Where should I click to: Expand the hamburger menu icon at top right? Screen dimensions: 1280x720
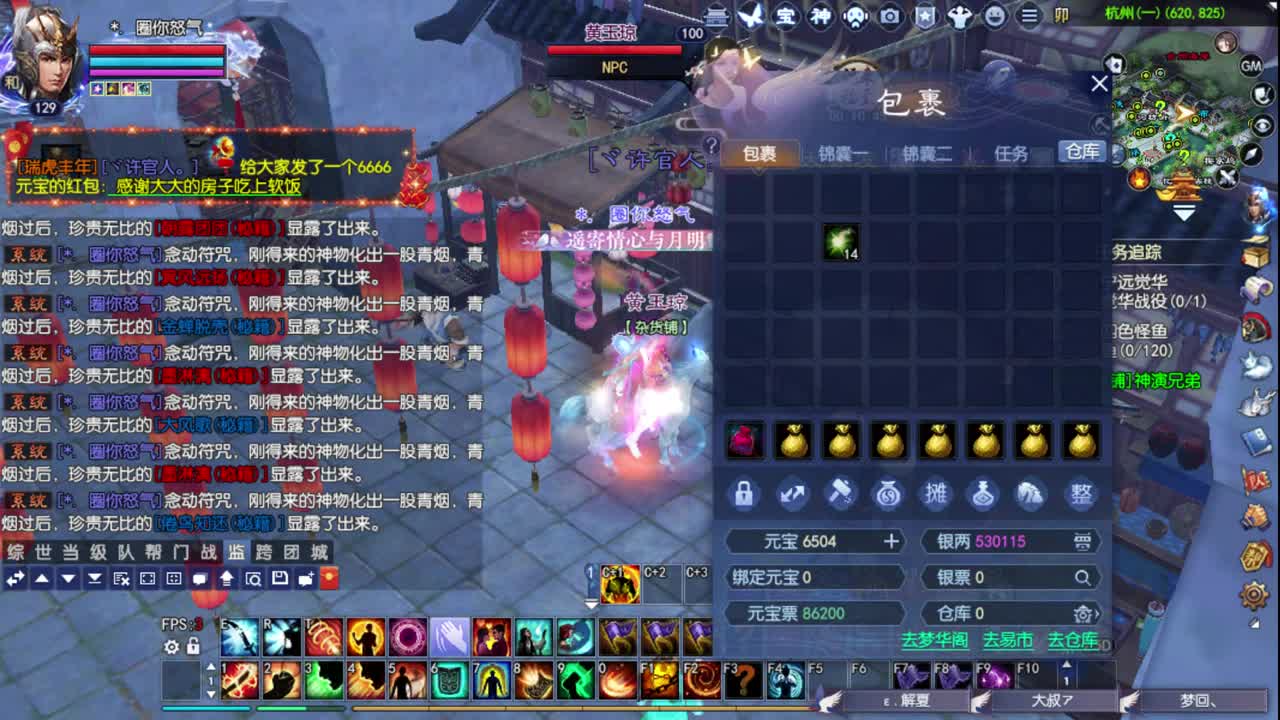(x=1030, y=15)
